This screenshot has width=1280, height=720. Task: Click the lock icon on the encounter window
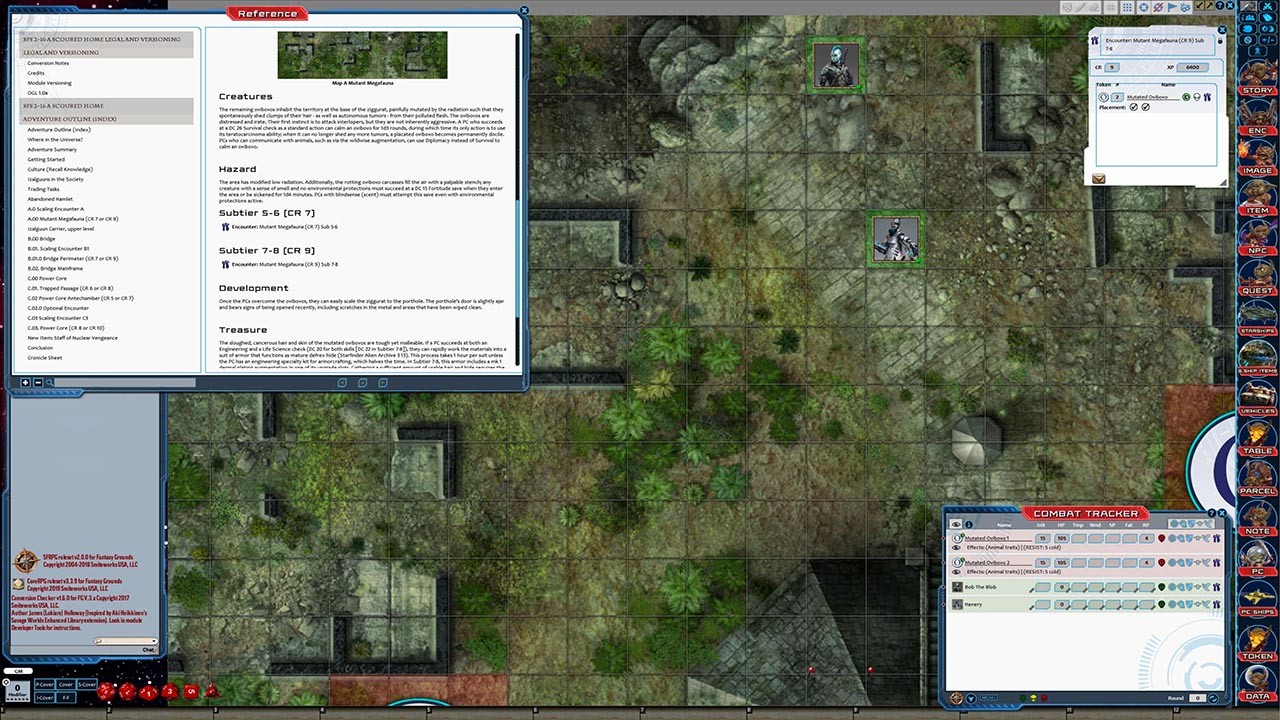[x=1221, y=41]
